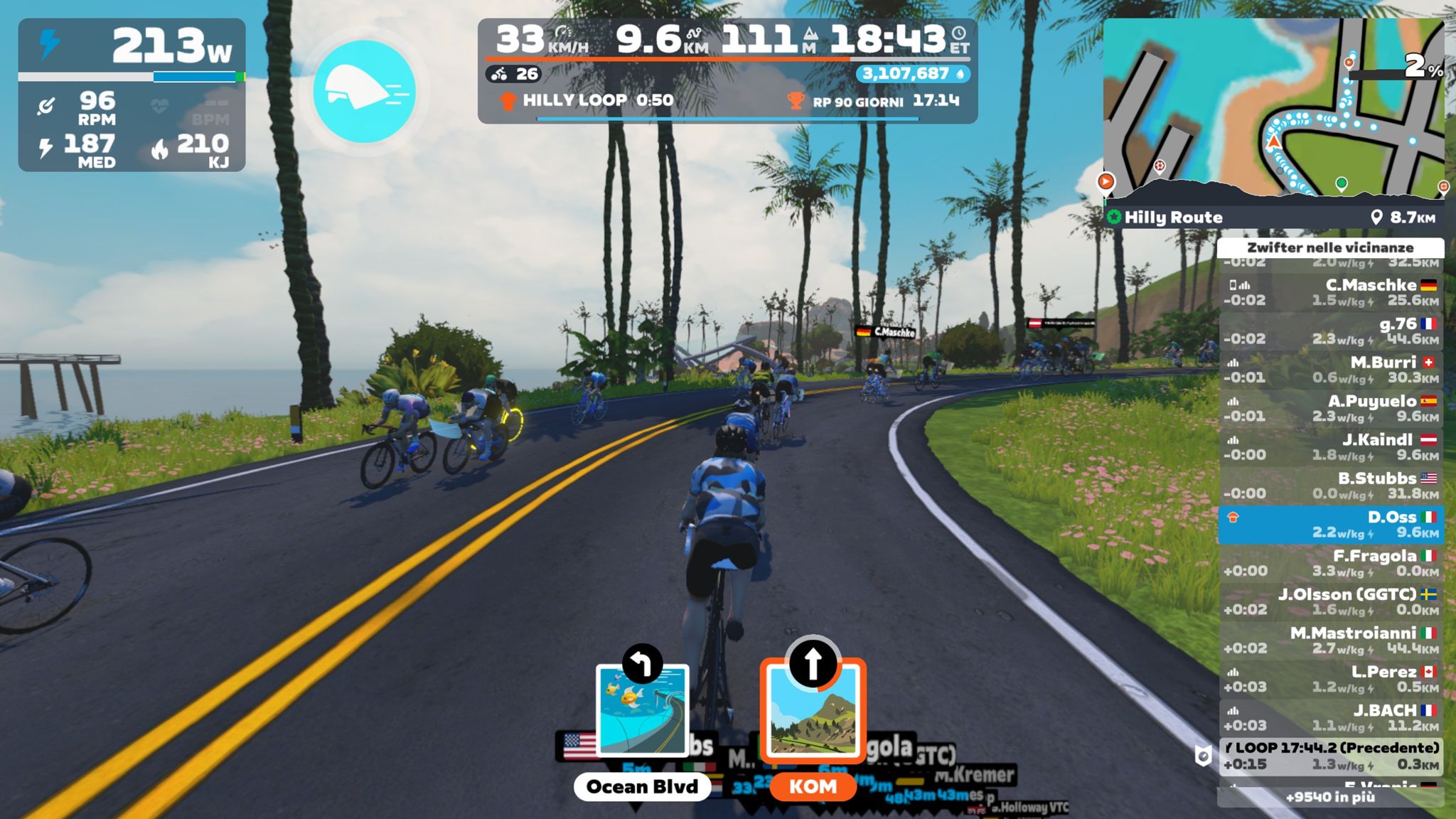Image resolution: width=1456 pixels, height=819 pixels.
Task: Select rider g.76 in the nearby list
Action: pyautogui.click(x=1330, y=331)
